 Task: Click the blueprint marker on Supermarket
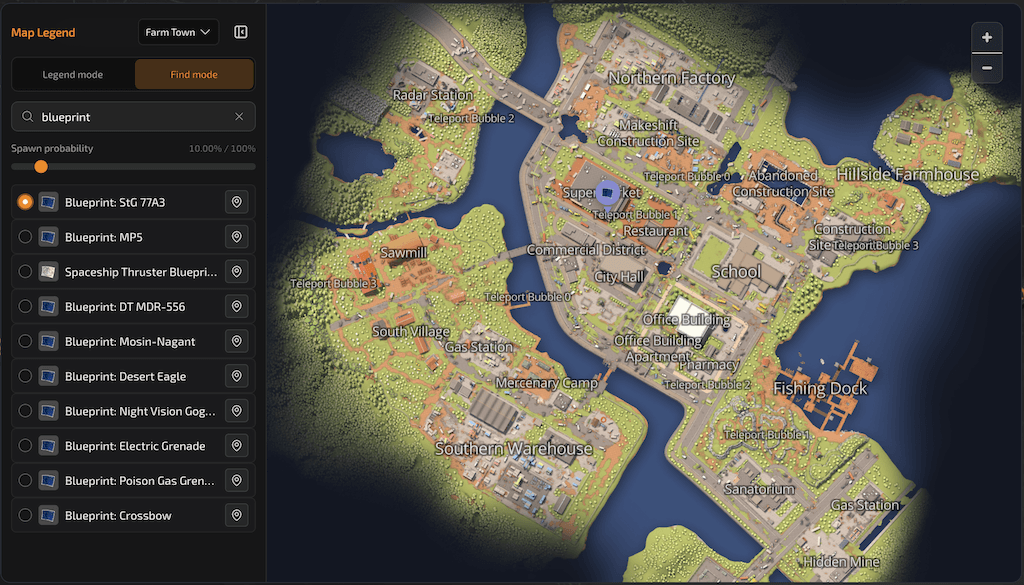(x=607, y=192)
